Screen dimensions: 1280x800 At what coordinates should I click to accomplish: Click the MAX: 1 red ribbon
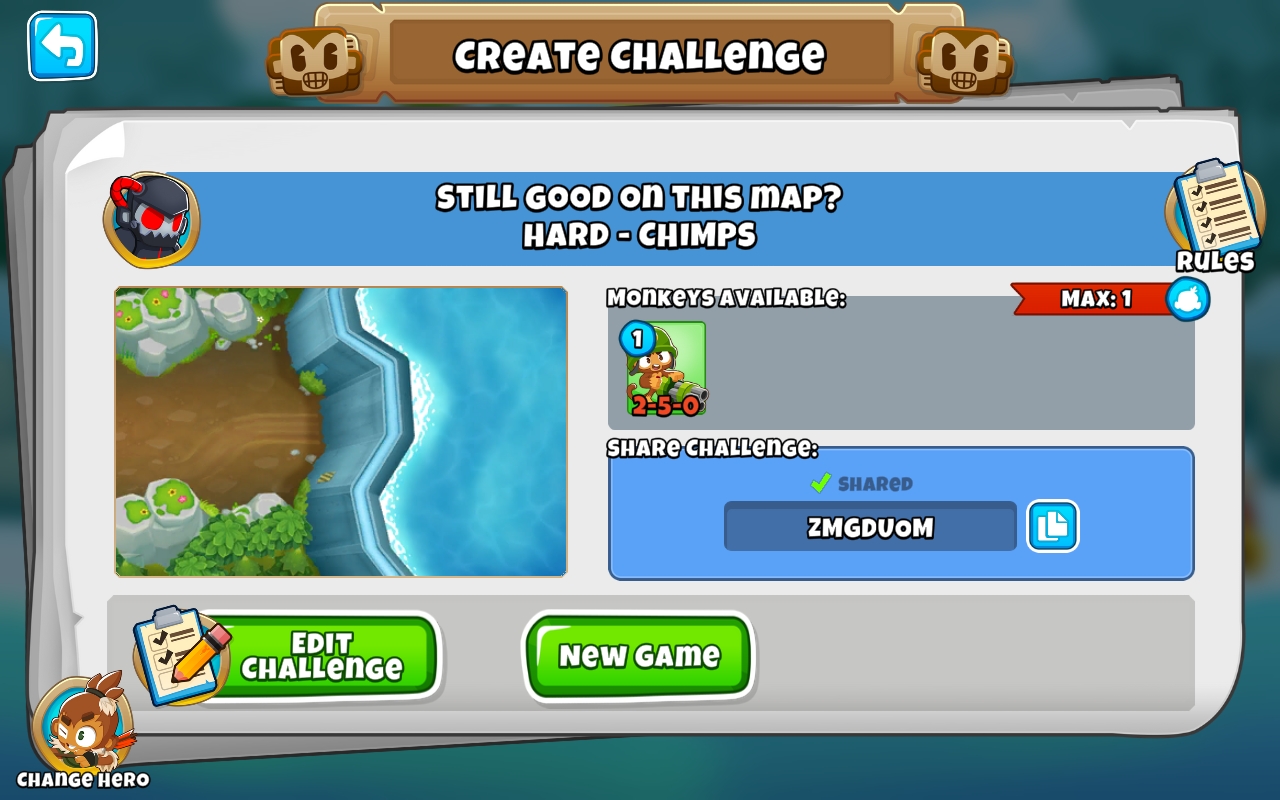point(1090,300)
